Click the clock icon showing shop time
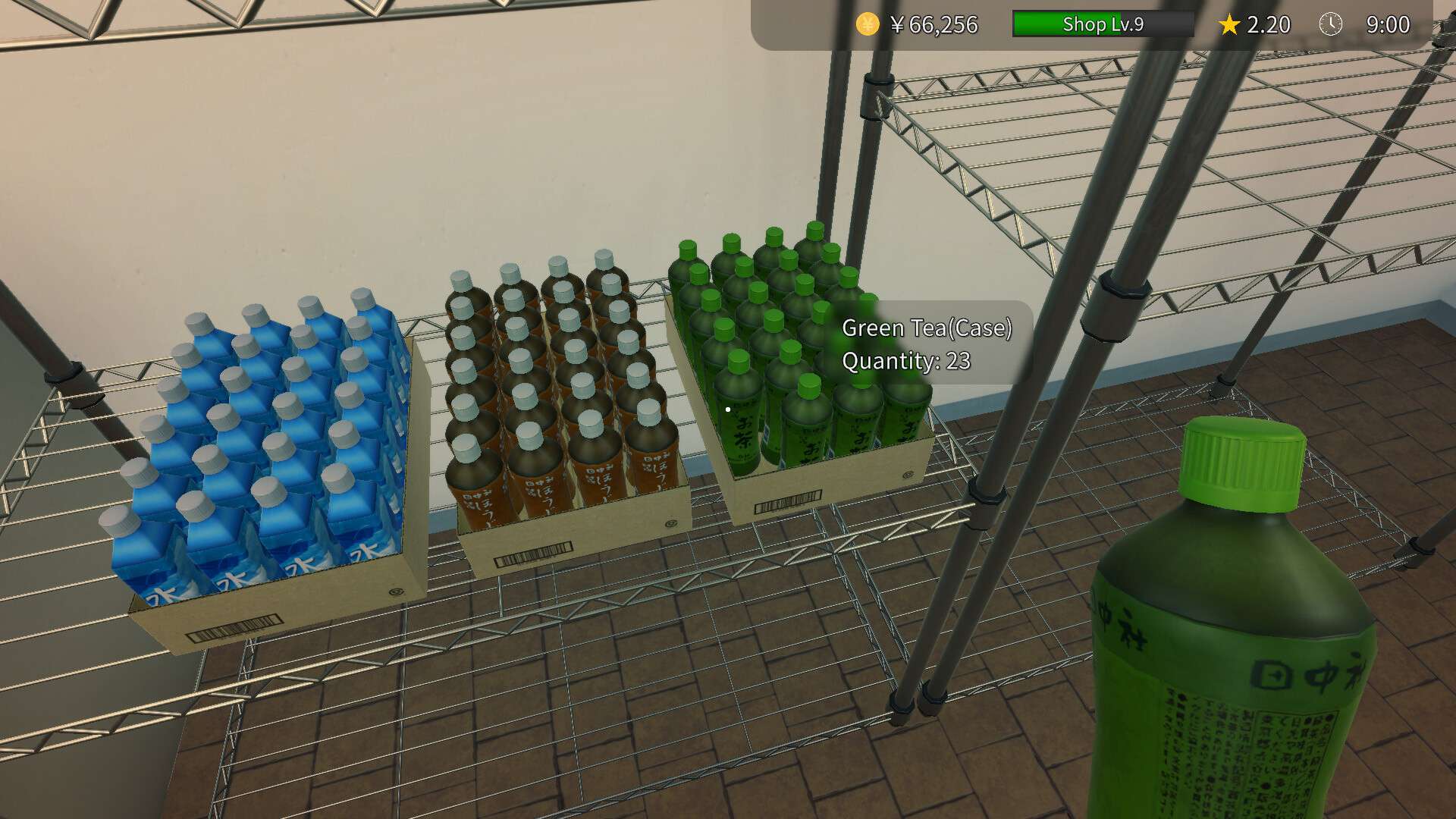Viewport: 1456px width, 819px height. click(x=1332, y=24)
